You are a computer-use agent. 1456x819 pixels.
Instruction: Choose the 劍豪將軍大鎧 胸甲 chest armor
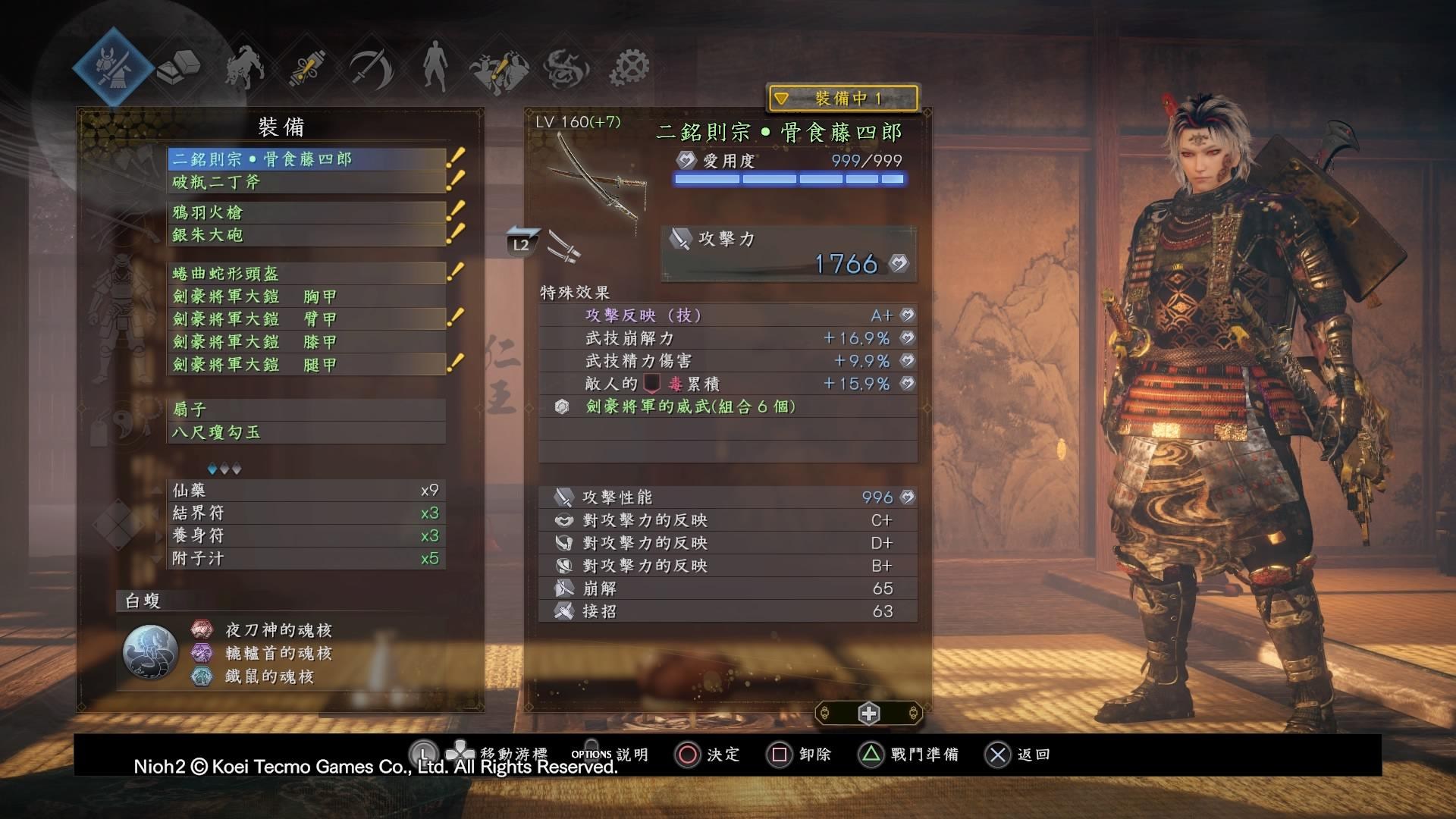point(306,297)
